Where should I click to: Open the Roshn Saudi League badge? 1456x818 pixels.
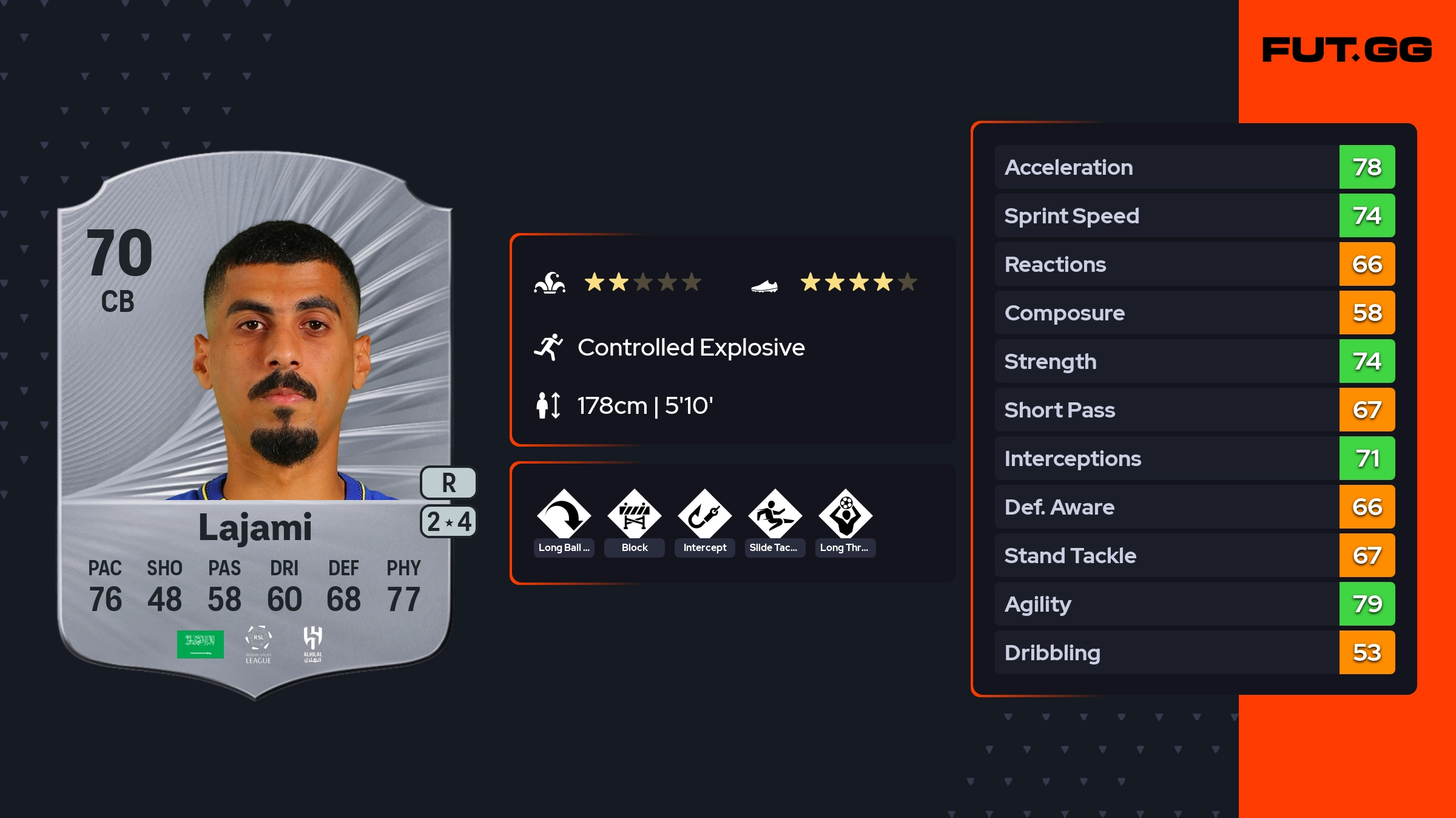(x=258, y=644)
